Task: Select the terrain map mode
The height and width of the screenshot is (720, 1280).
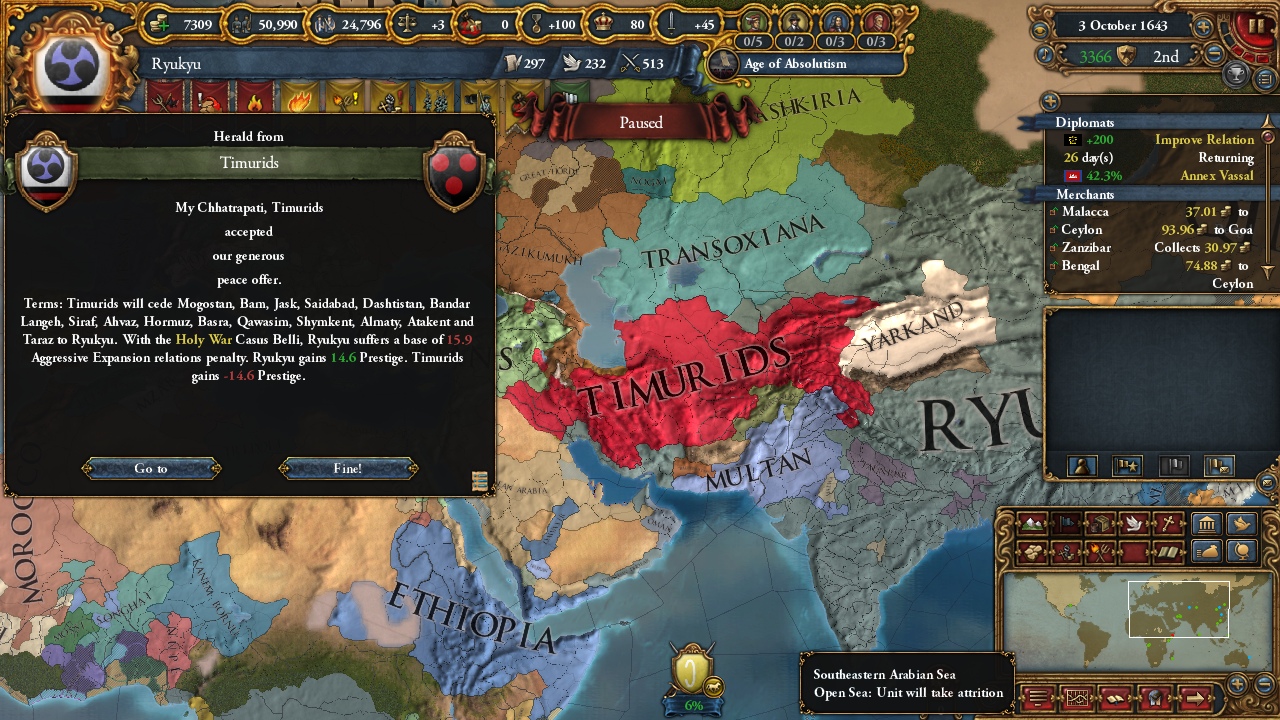Action: tap(1032, 524)
